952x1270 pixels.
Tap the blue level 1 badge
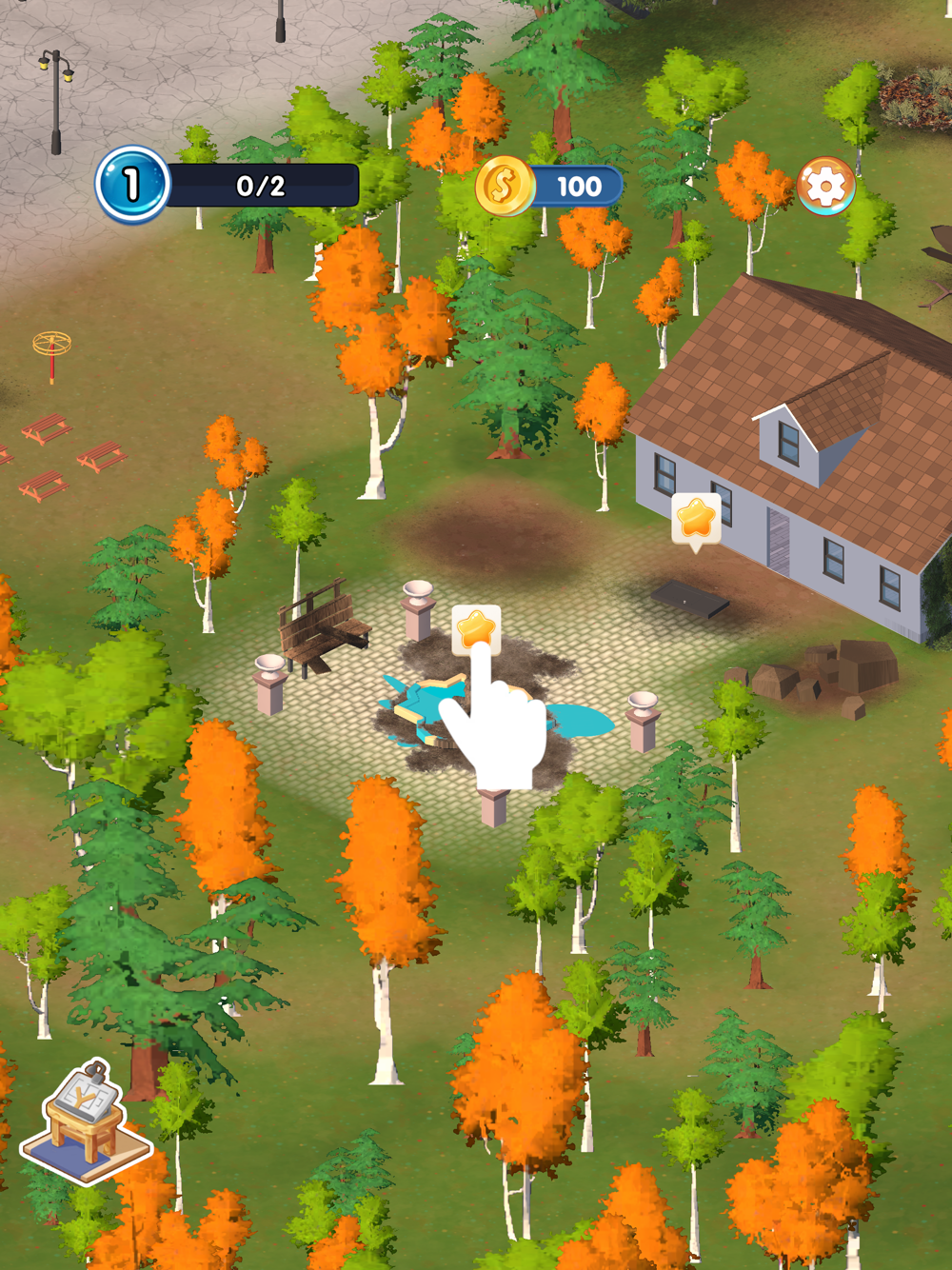131,185
